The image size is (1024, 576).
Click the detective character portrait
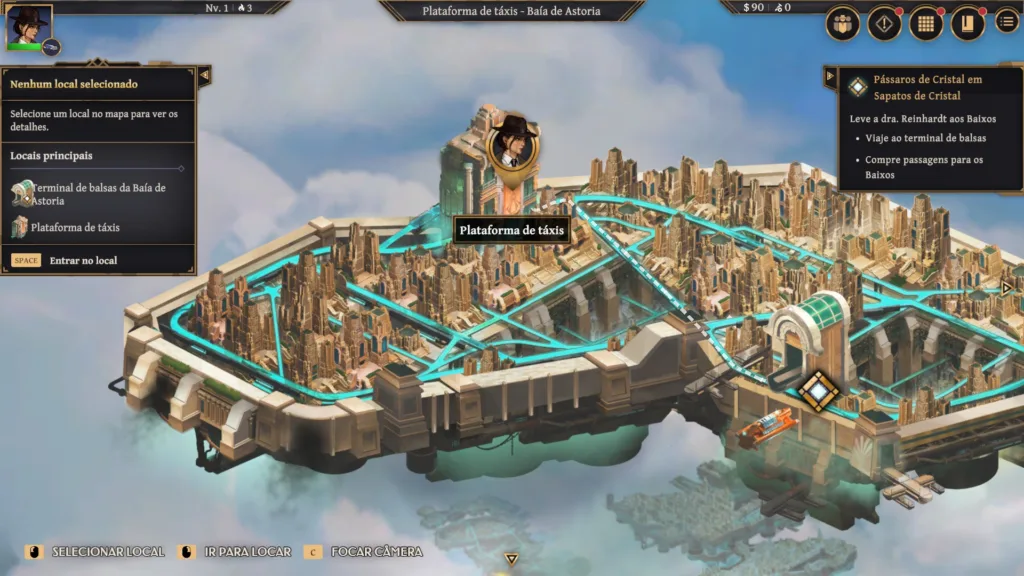point(28,26)
